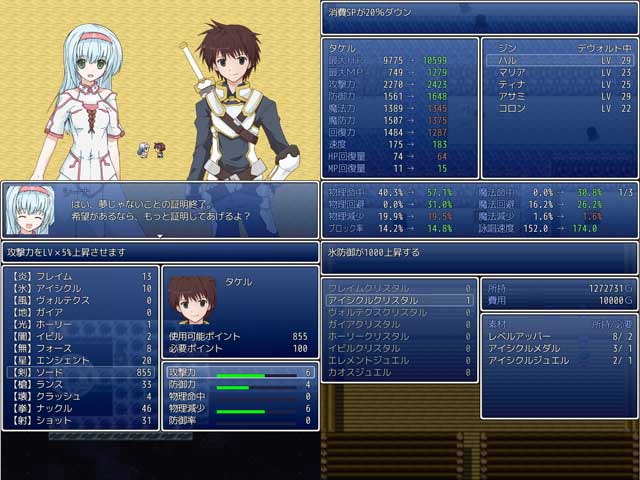This screenshot has width=640, height=480.
Task: Select the ソード sword skill row
Action: (x=80, y=372)
